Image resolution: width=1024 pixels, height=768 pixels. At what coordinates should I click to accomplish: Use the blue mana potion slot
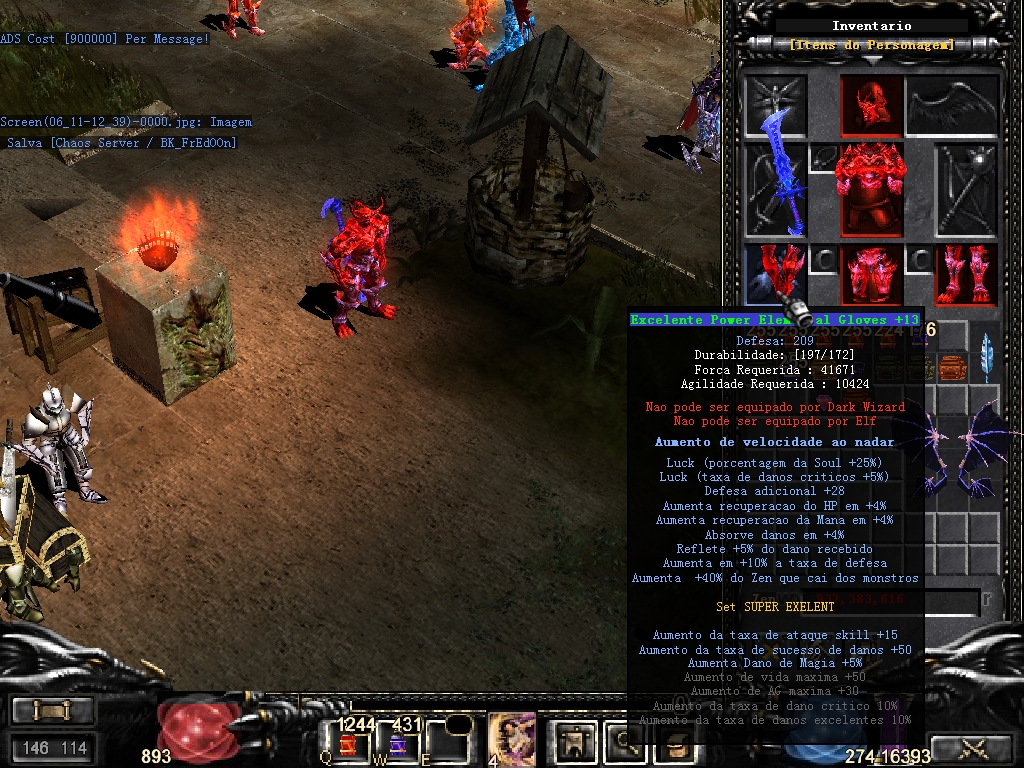(398, 744)
